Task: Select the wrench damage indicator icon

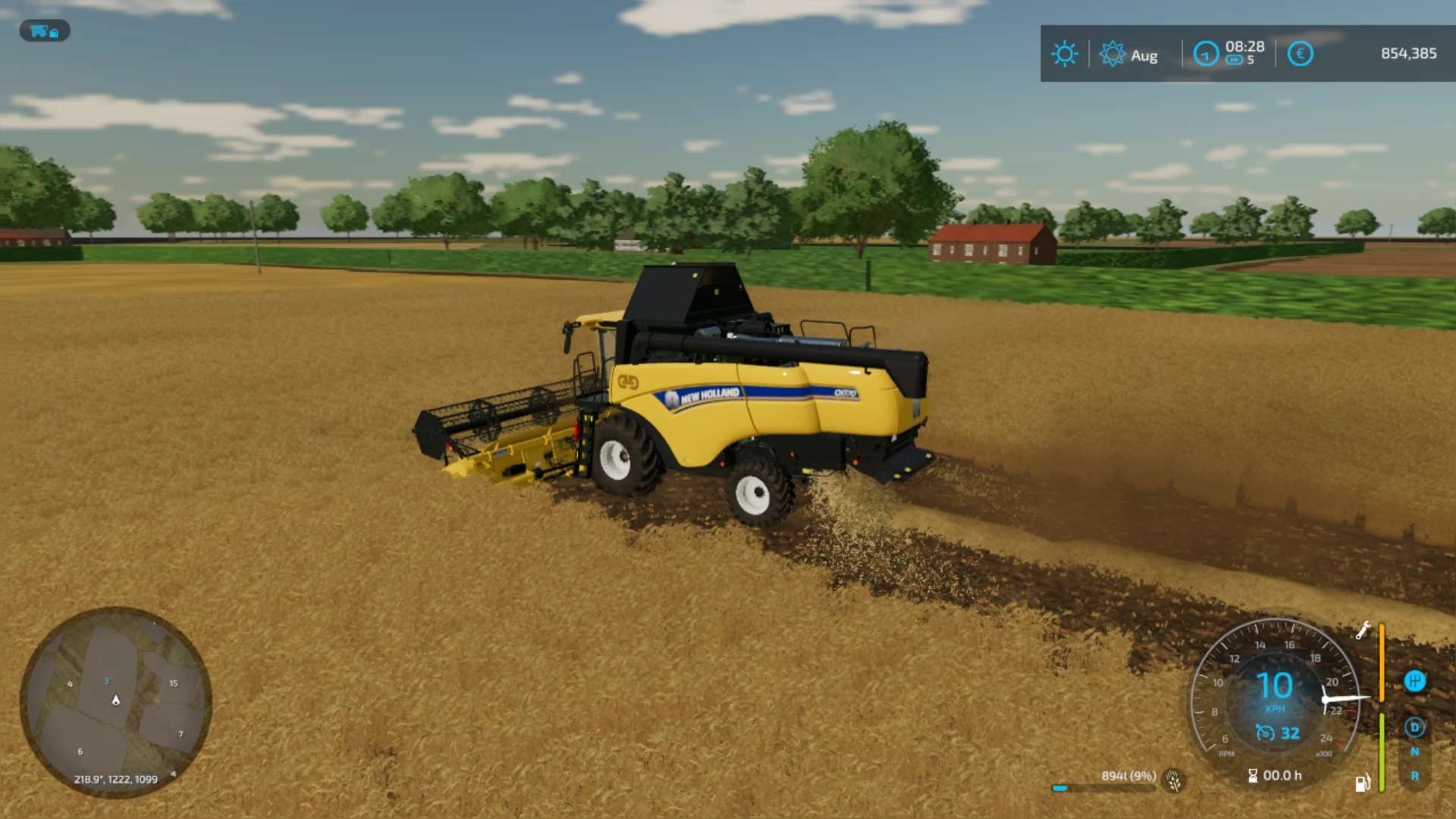Action: [1363, 630]
